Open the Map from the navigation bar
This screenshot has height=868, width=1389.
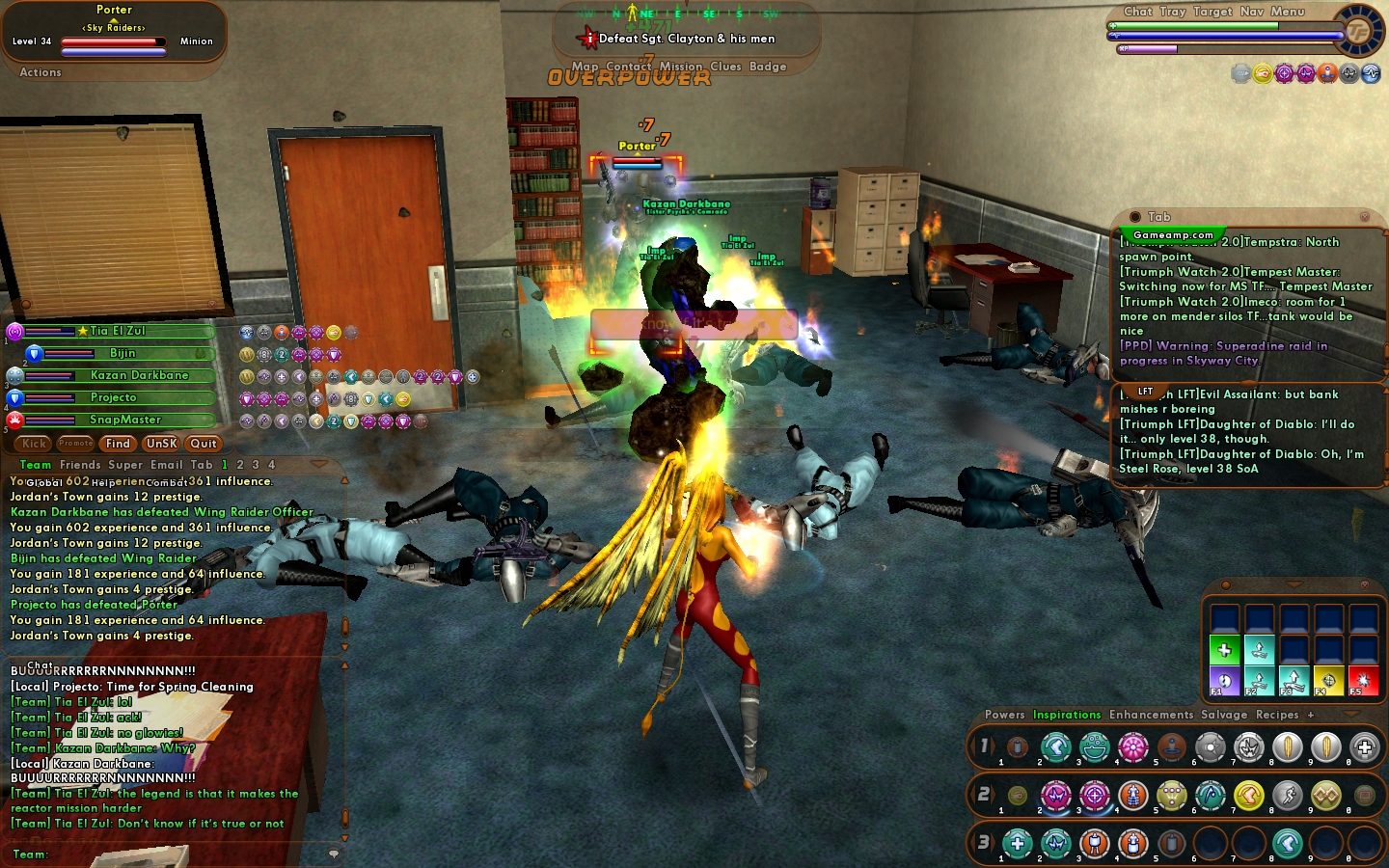coord(585,67)
